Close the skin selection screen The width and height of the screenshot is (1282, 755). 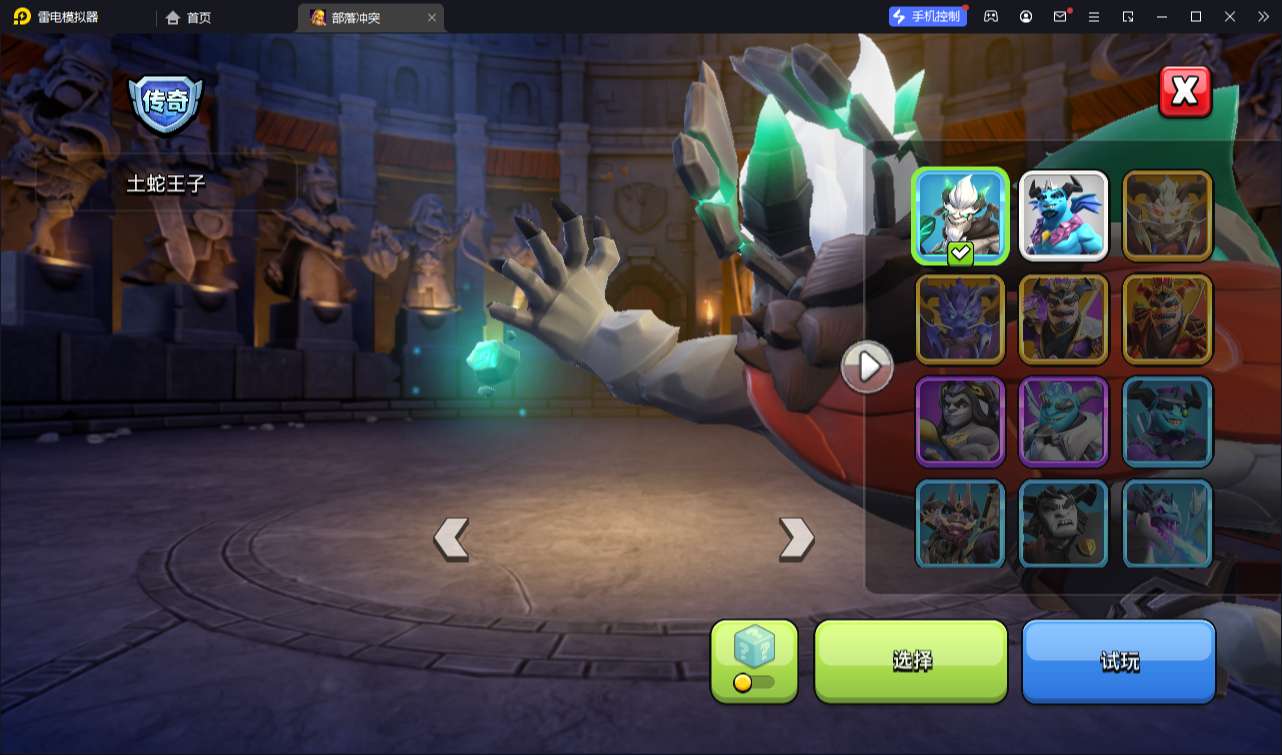[x=1185, y=92]
